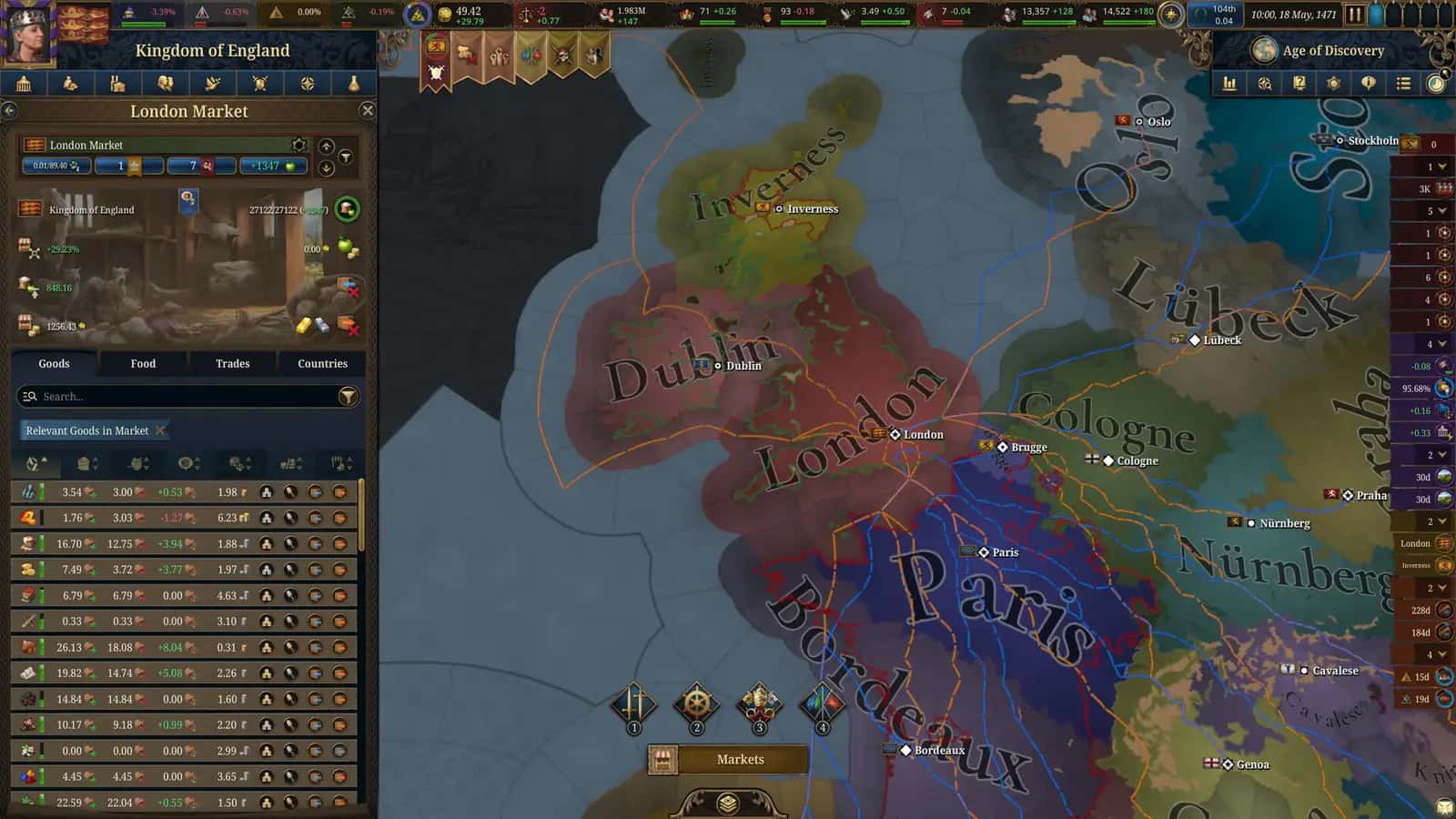Click the military shield icon in the sidebar
1456x819 pixels.
258,83
